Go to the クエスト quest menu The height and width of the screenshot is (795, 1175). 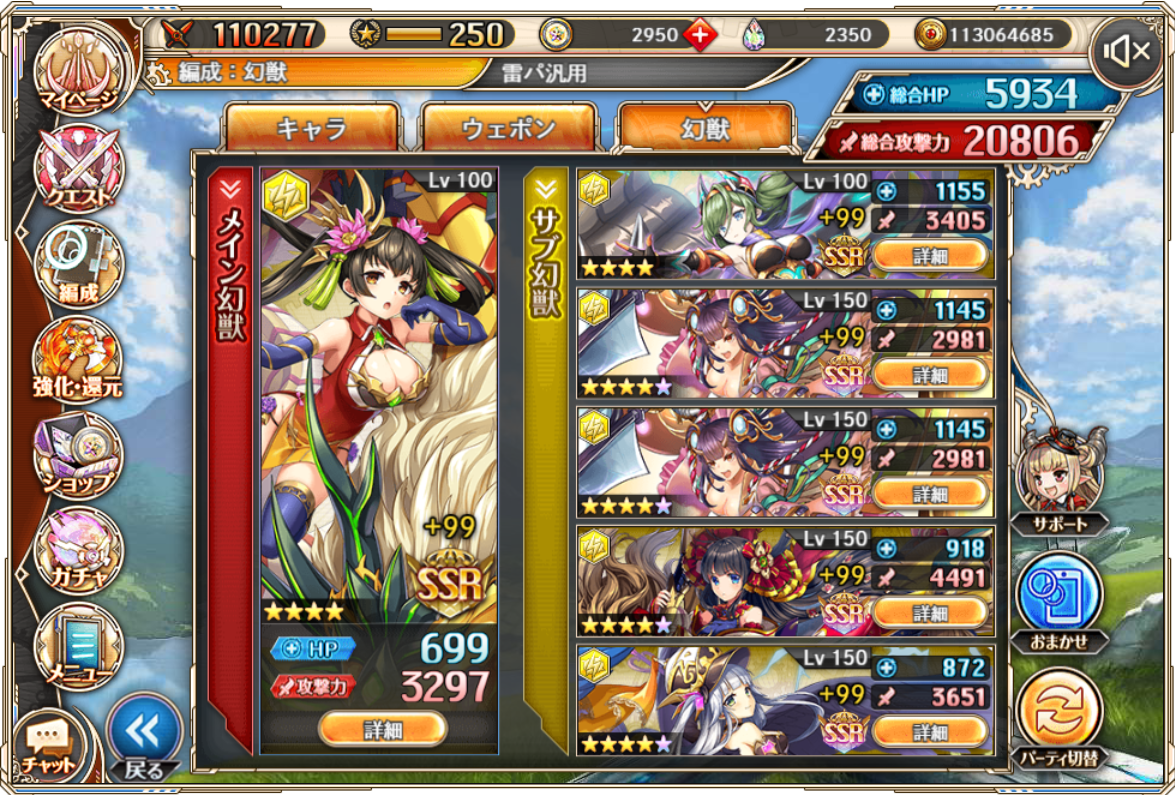(x=78, y=167)
